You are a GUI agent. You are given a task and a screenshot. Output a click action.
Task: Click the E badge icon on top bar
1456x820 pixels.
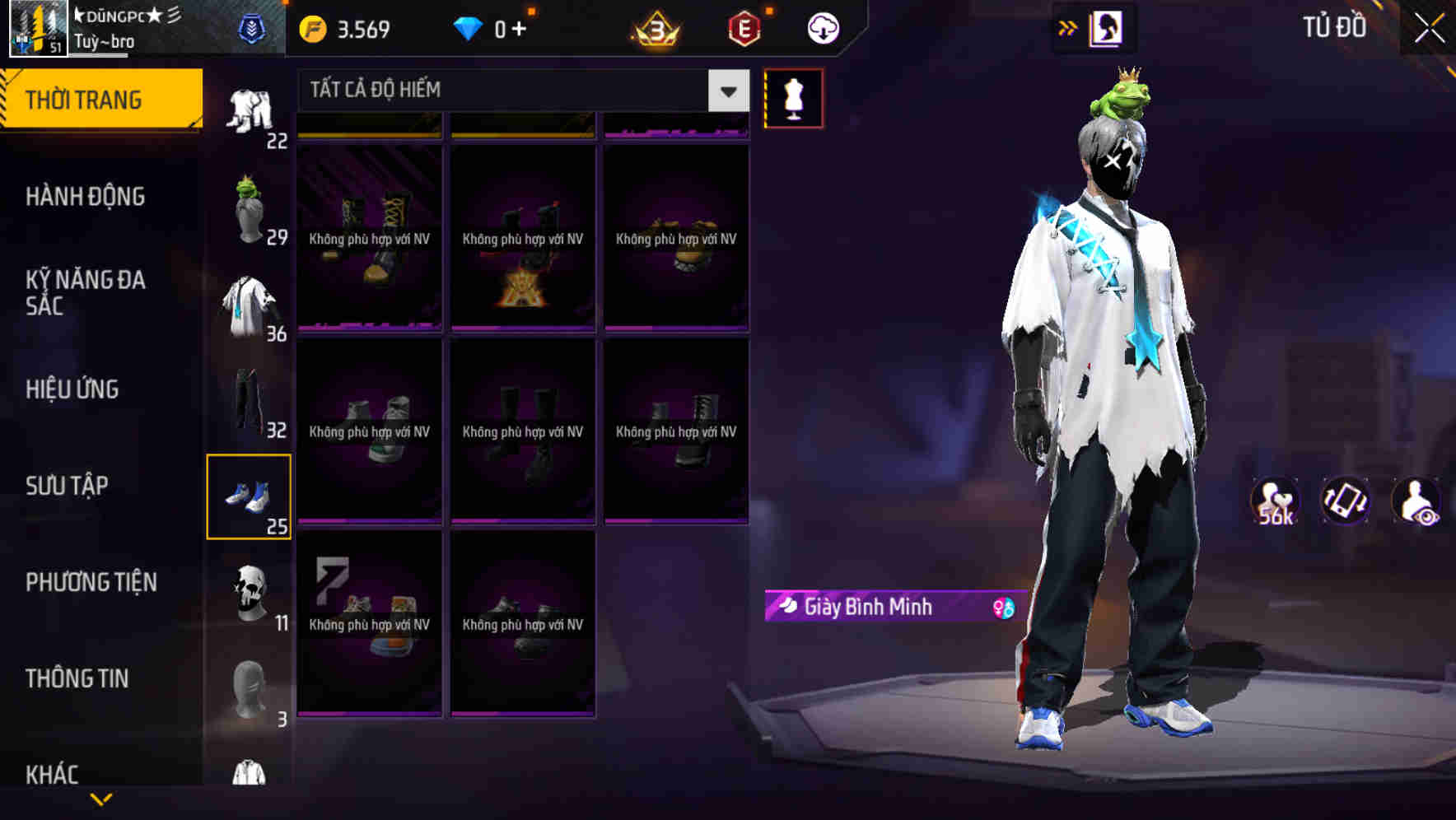(744, 27)
